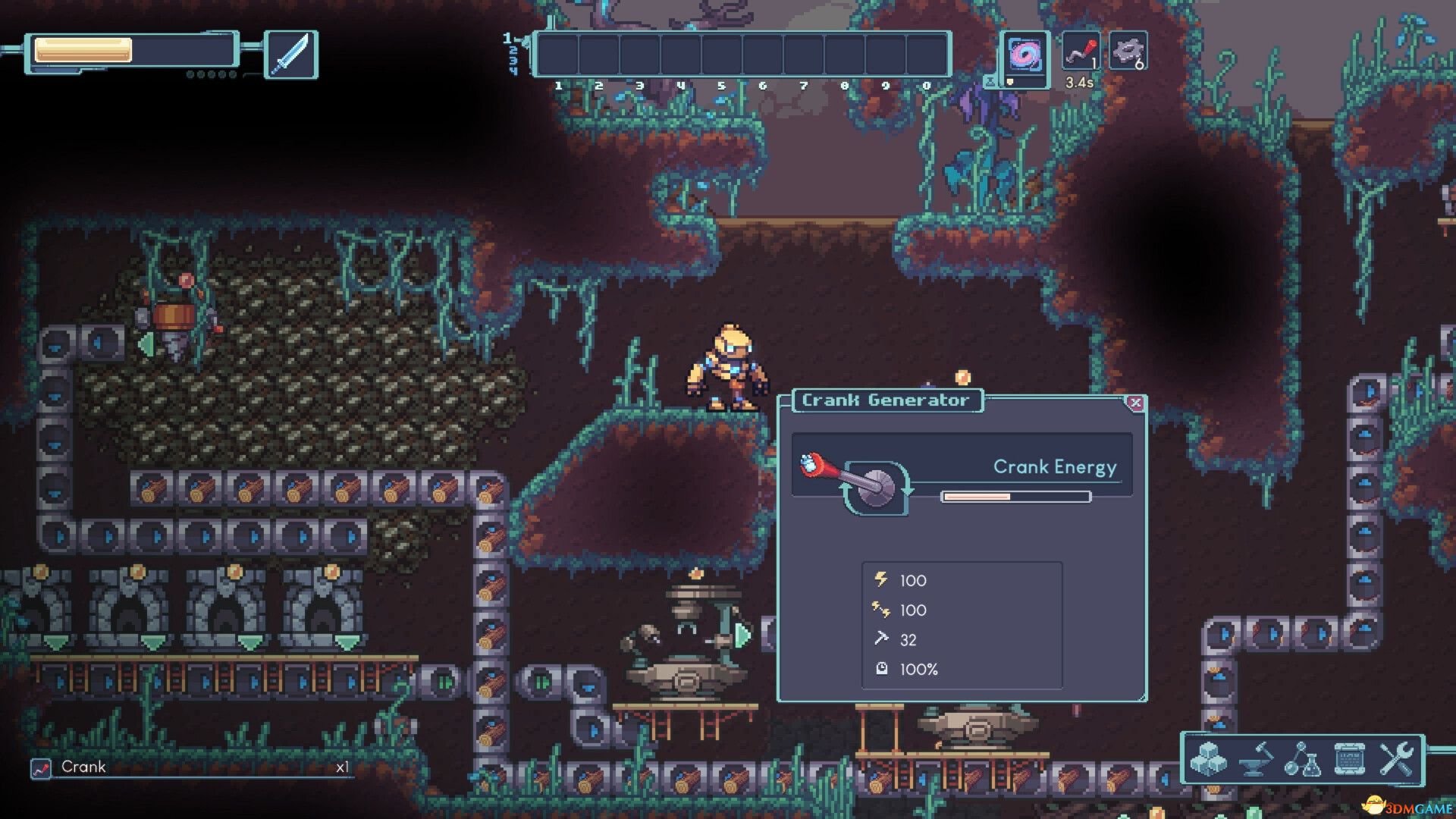Select hotbar slot 1

[x=557, y=53]
